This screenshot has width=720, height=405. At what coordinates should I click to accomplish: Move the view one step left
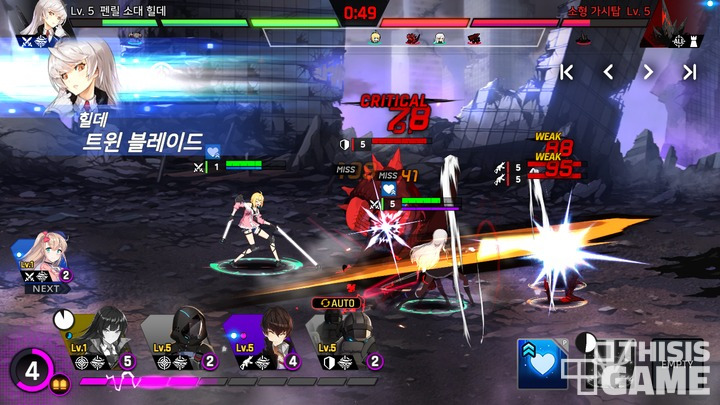pos(608,72)
